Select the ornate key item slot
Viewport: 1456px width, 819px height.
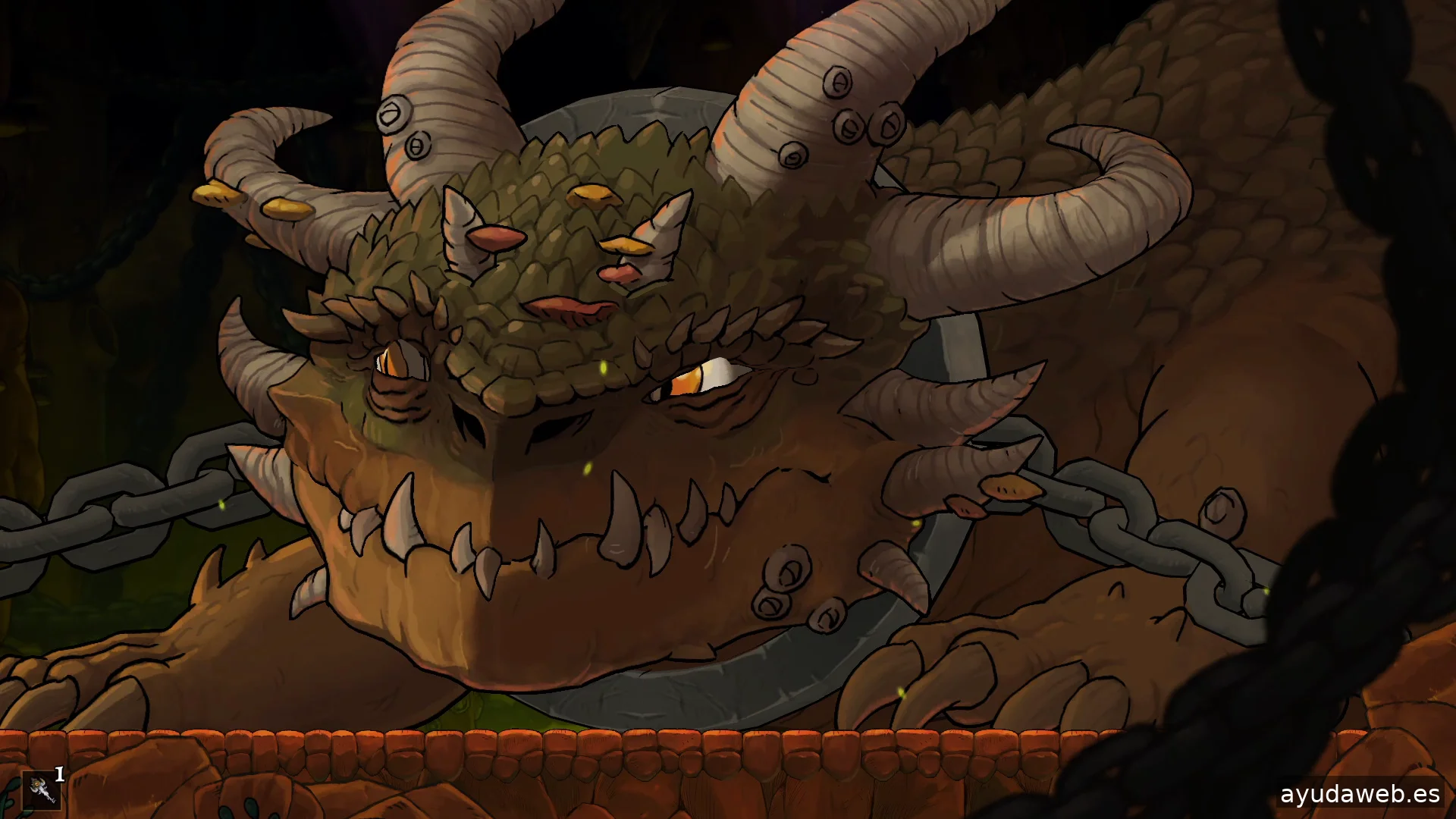point(41,790)
